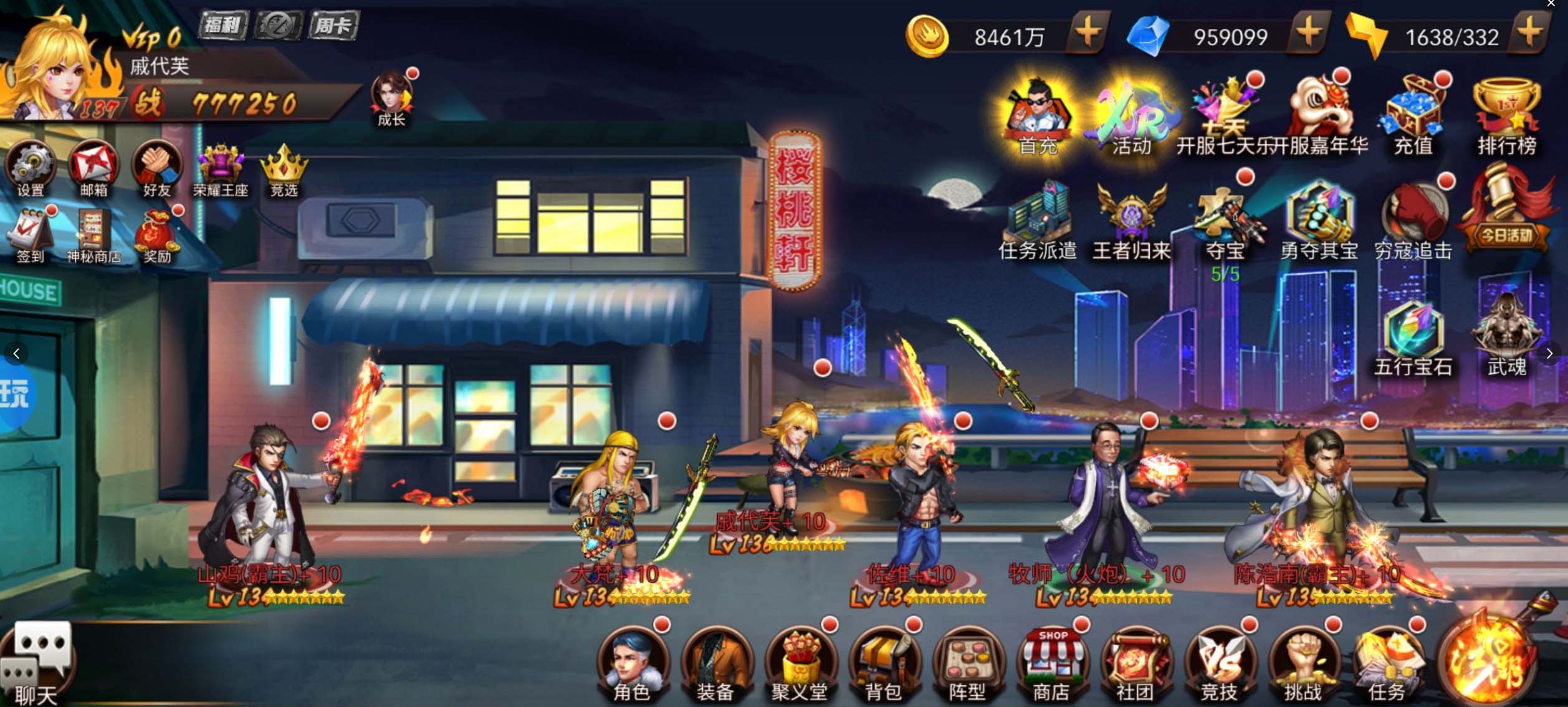Image resolution: width=1568 pixels, height=707 pixels.
Task: Expand the left side arrow panel
Action: (x=17, y=353)
